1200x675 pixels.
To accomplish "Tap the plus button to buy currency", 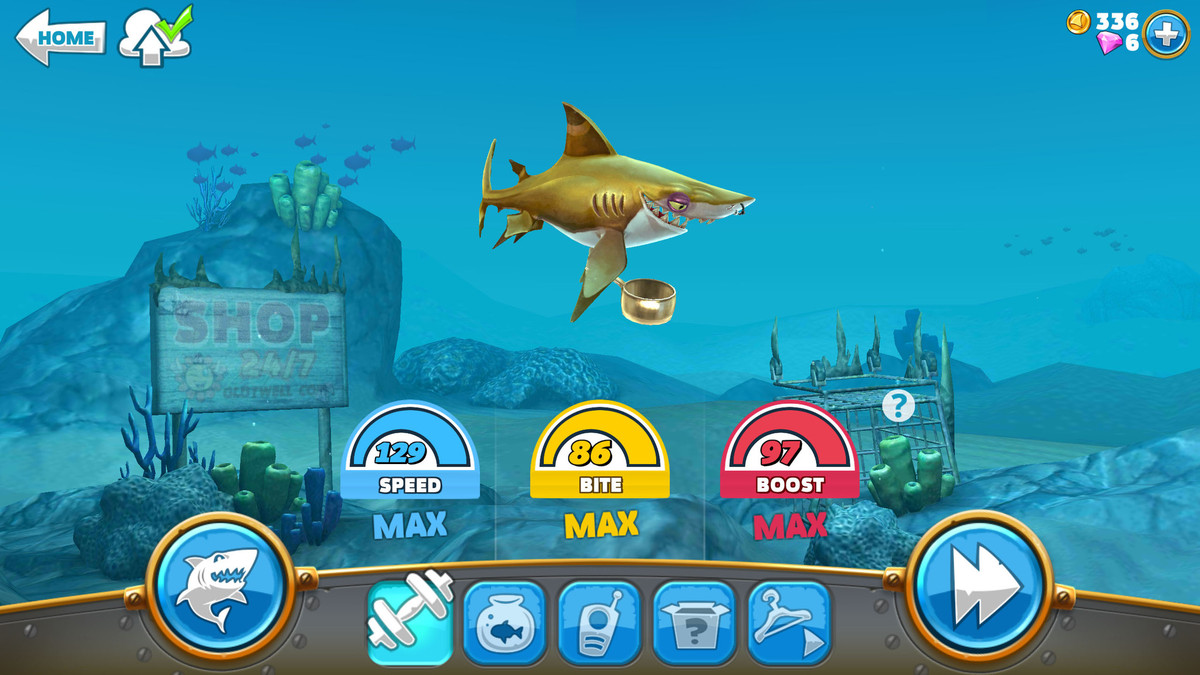I will click(x=1165, y=34).
